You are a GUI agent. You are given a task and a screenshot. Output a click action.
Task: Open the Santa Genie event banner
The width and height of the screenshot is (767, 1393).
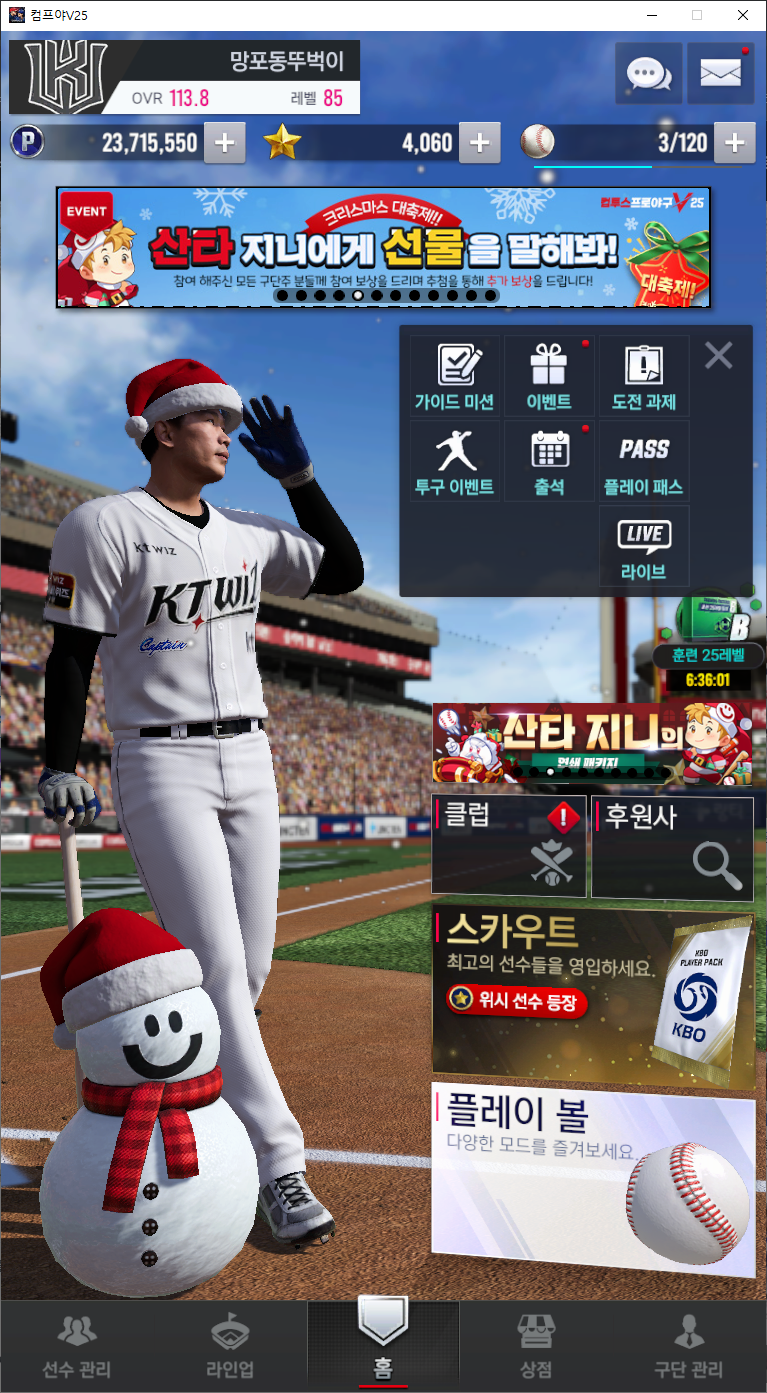click(x=383, y=246)
